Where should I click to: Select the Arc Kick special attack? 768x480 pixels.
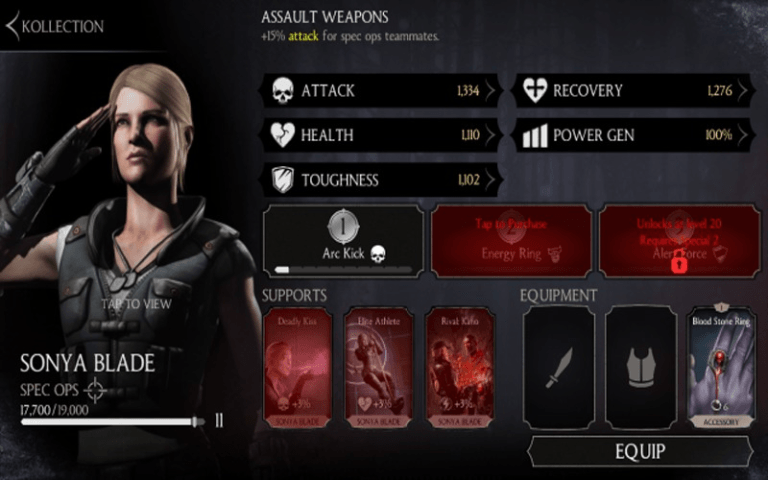coord(343,241)
